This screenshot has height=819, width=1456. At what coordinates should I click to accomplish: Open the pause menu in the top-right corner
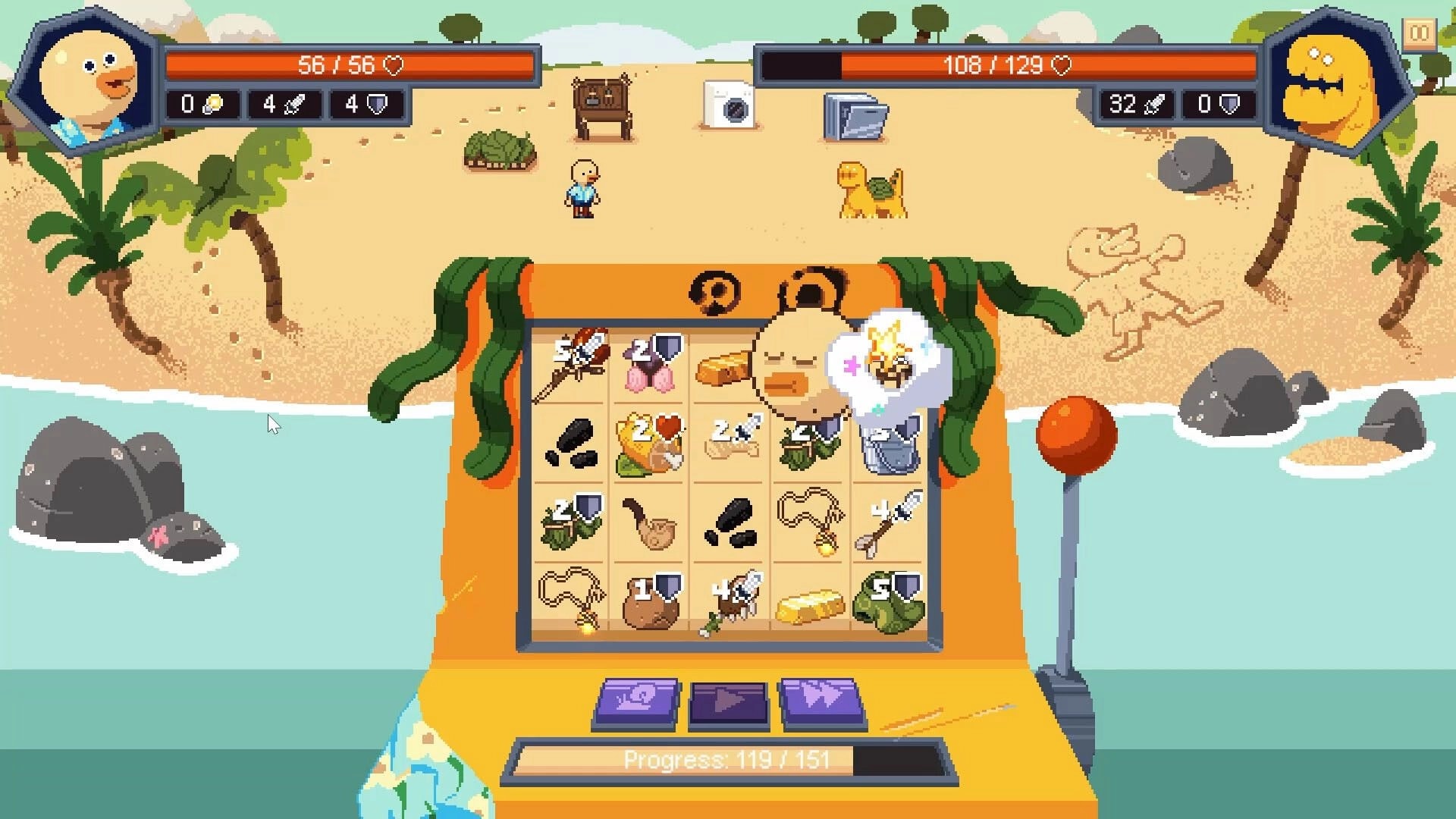point(1419,33)
